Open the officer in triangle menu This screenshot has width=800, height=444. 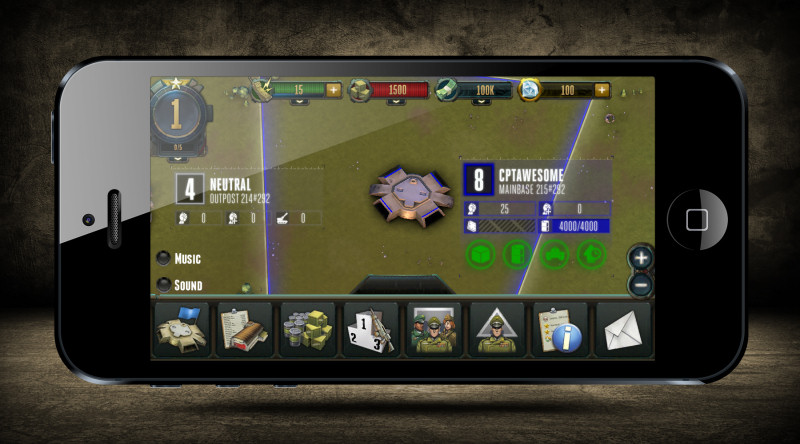pyautogui.click(x=496, y=329)
